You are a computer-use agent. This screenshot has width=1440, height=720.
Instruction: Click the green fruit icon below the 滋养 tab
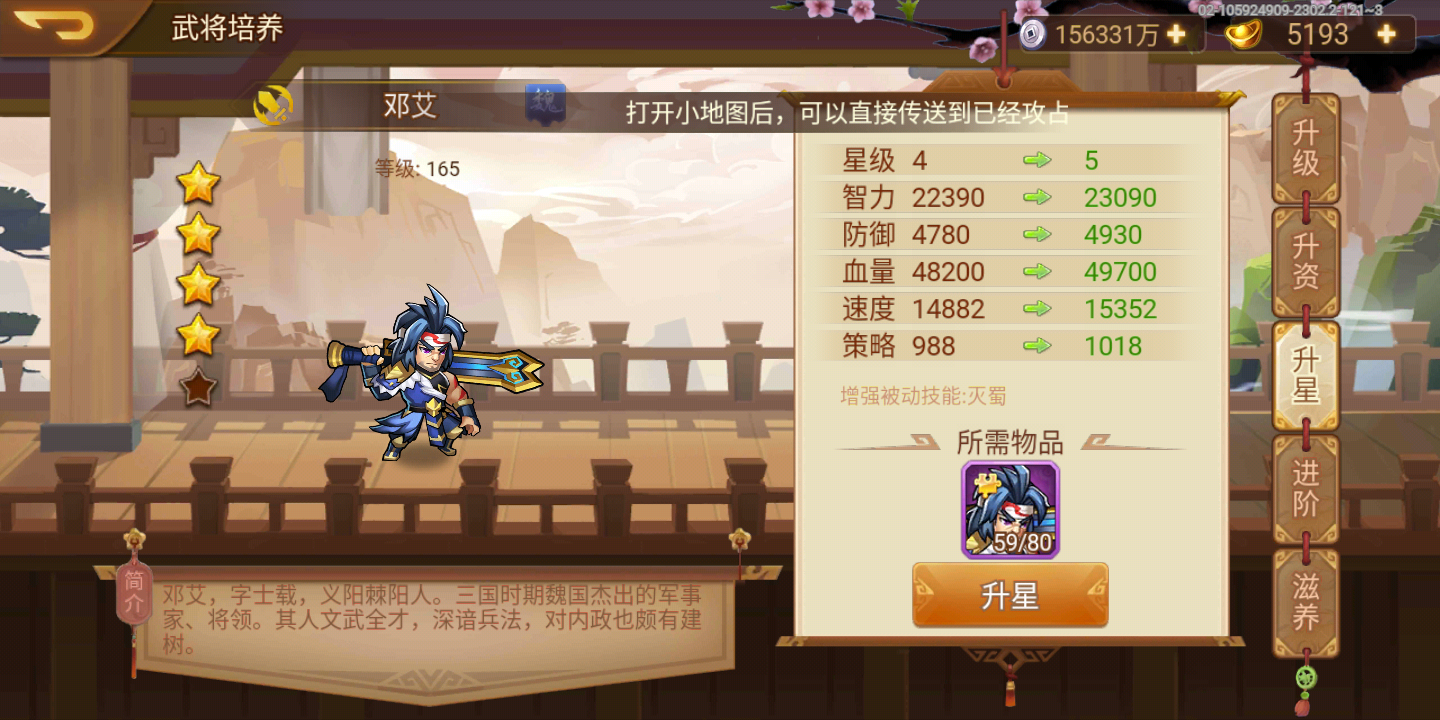click(1305, 677)
